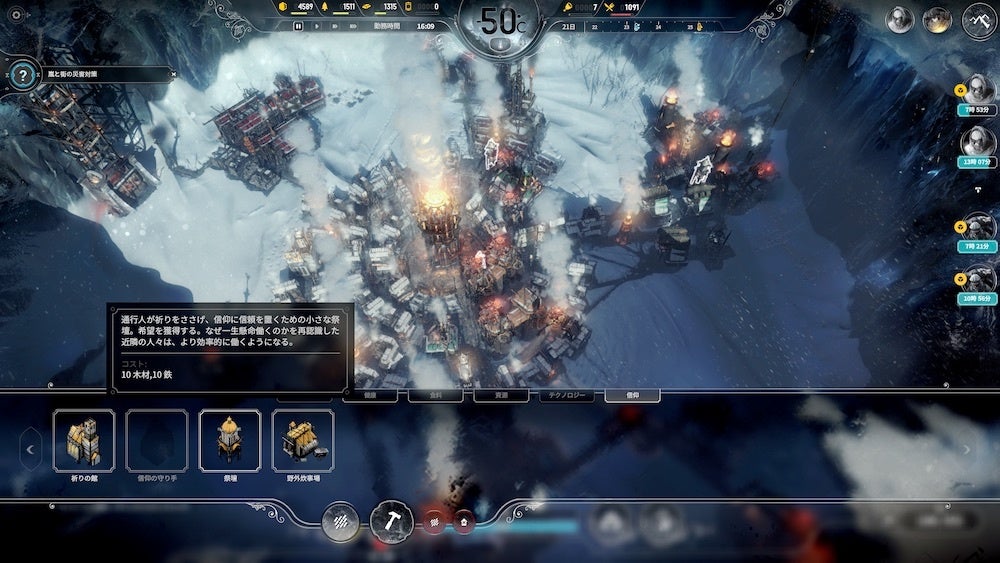This screenshot has height=563, width=1000.
Task: Pause the game speed
Action: click(x=299, y=27)
